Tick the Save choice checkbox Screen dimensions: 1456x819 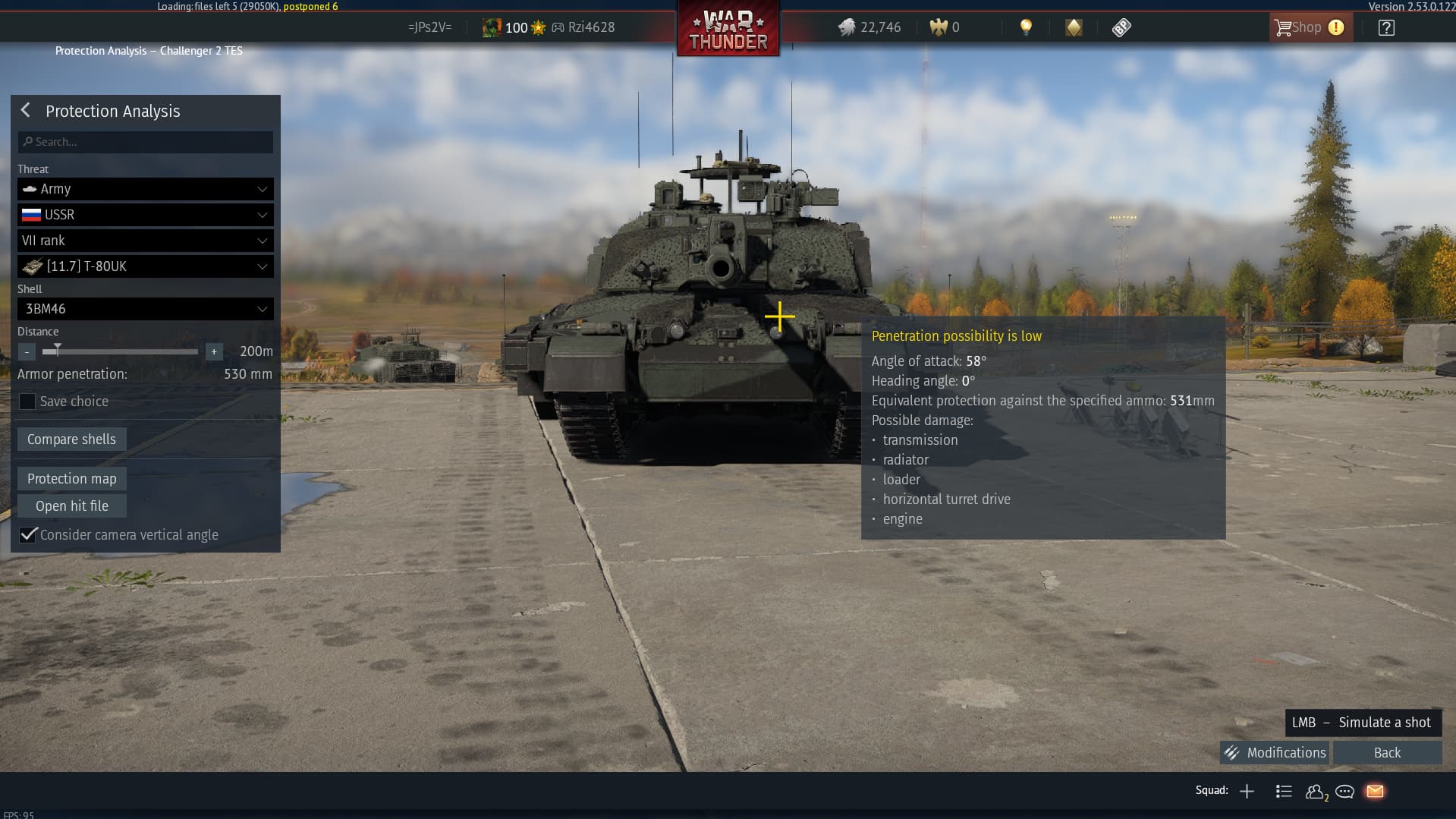[27, 402]
